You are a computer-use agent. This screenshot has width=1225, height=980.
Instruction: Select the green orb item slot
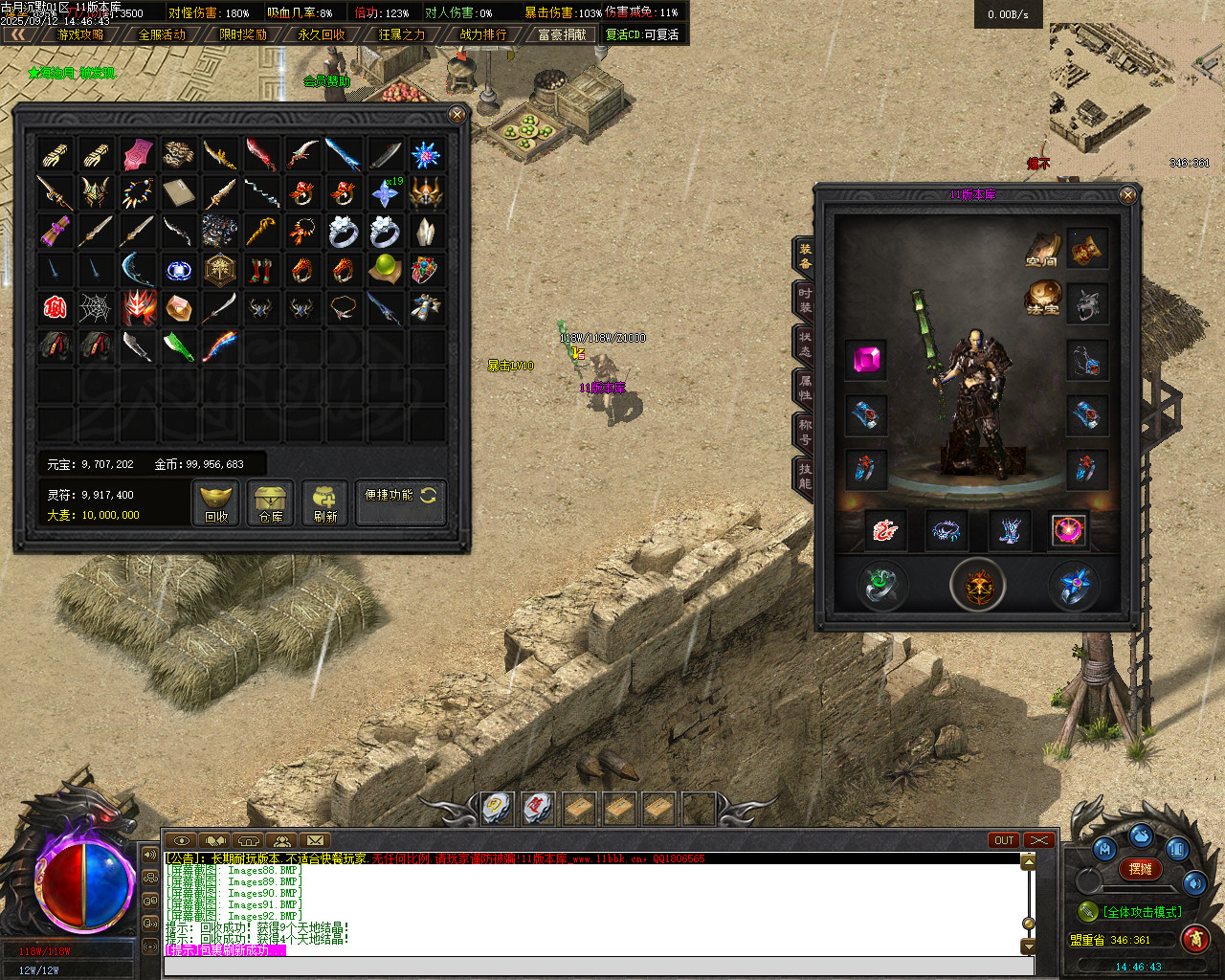pyautogui.click(x=385, y=267)
